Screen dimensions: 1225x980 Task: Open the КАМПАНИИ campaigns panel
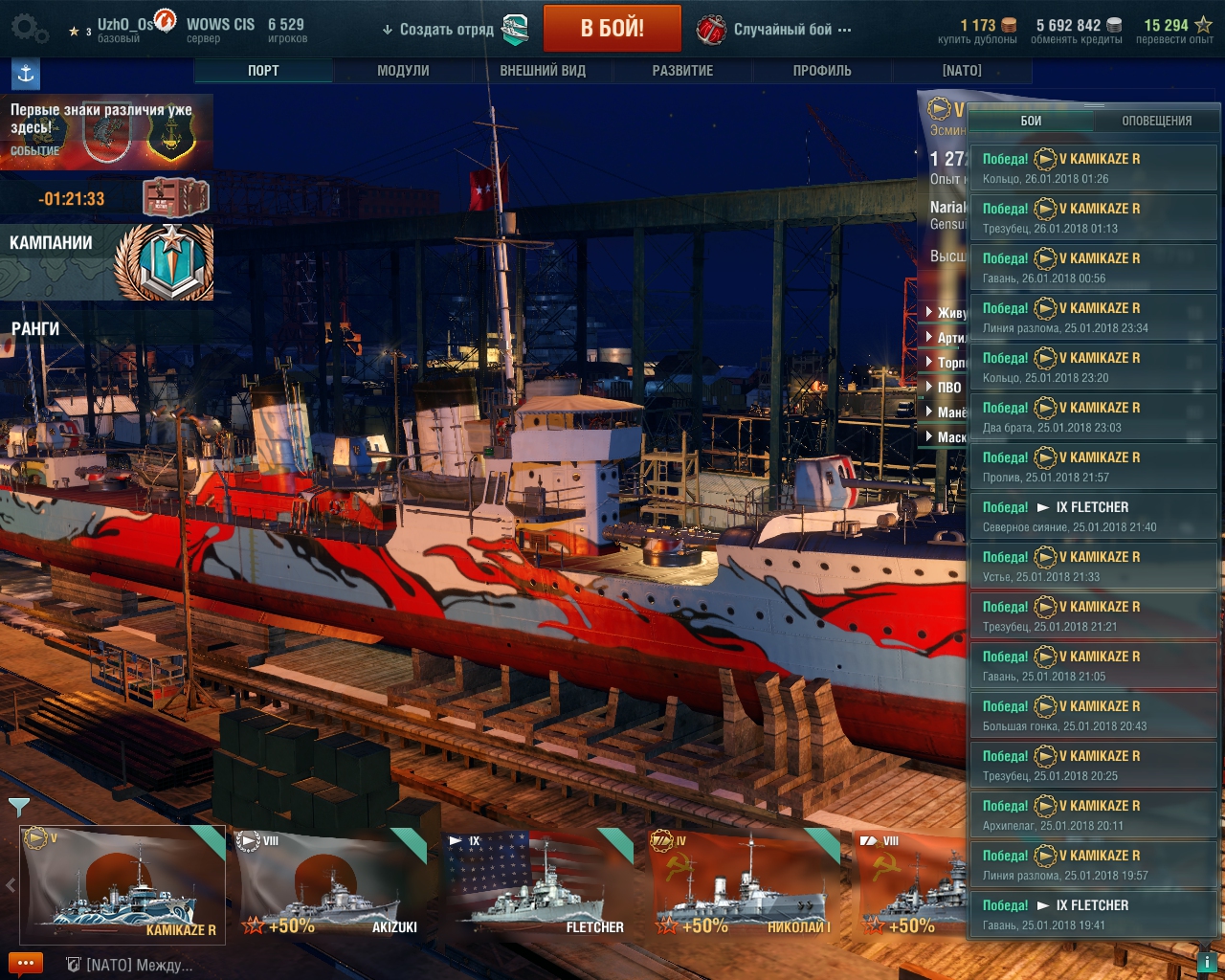pos(105,261)
